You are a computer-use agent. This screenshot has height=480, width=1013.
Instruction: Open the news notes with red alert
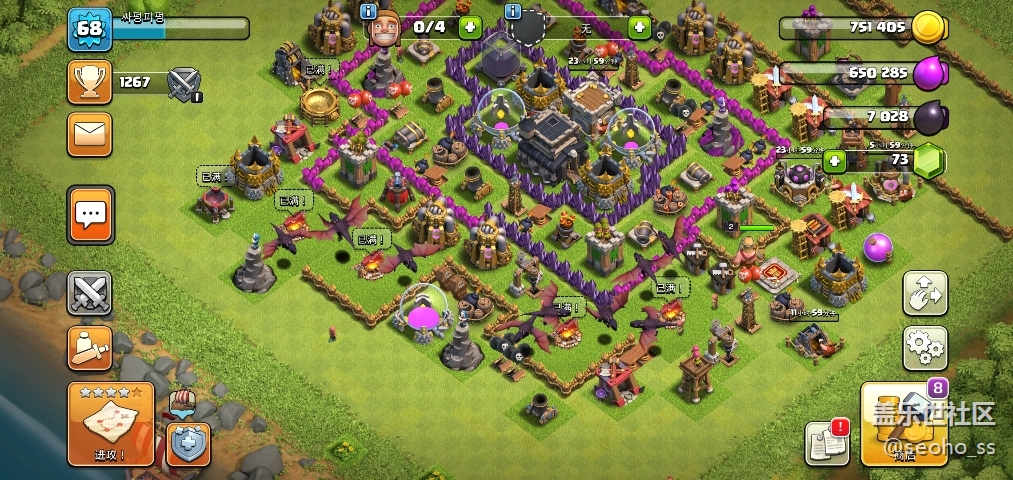(x=827, y=443)
